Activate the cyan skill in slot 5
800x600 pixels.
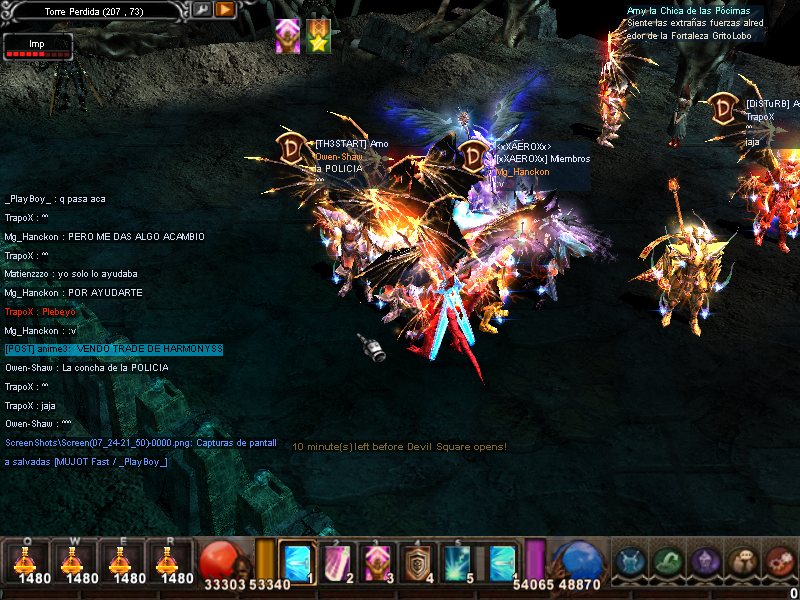(x=458, y=562)
